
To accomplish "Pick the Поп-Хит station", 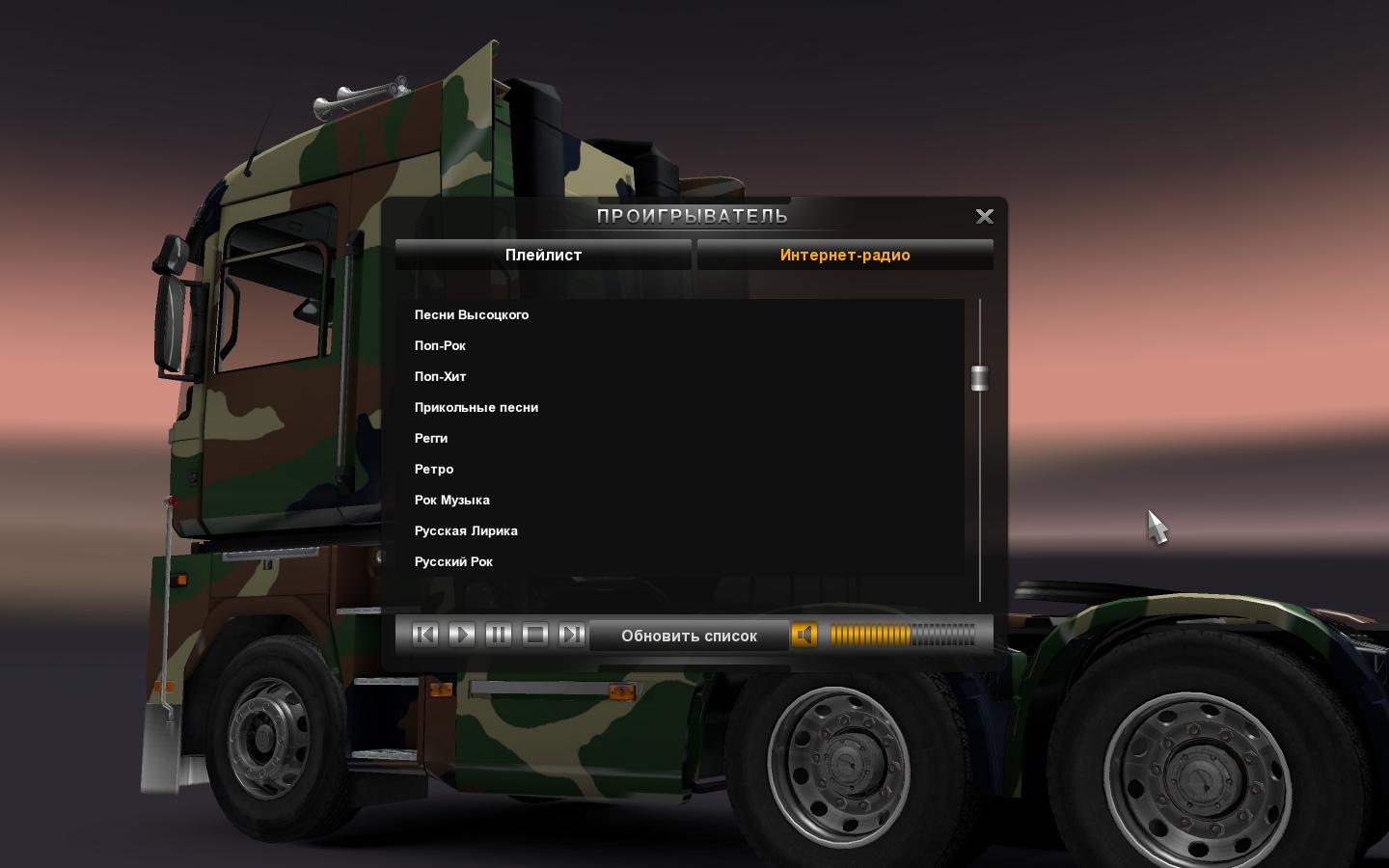I will 441,377.
